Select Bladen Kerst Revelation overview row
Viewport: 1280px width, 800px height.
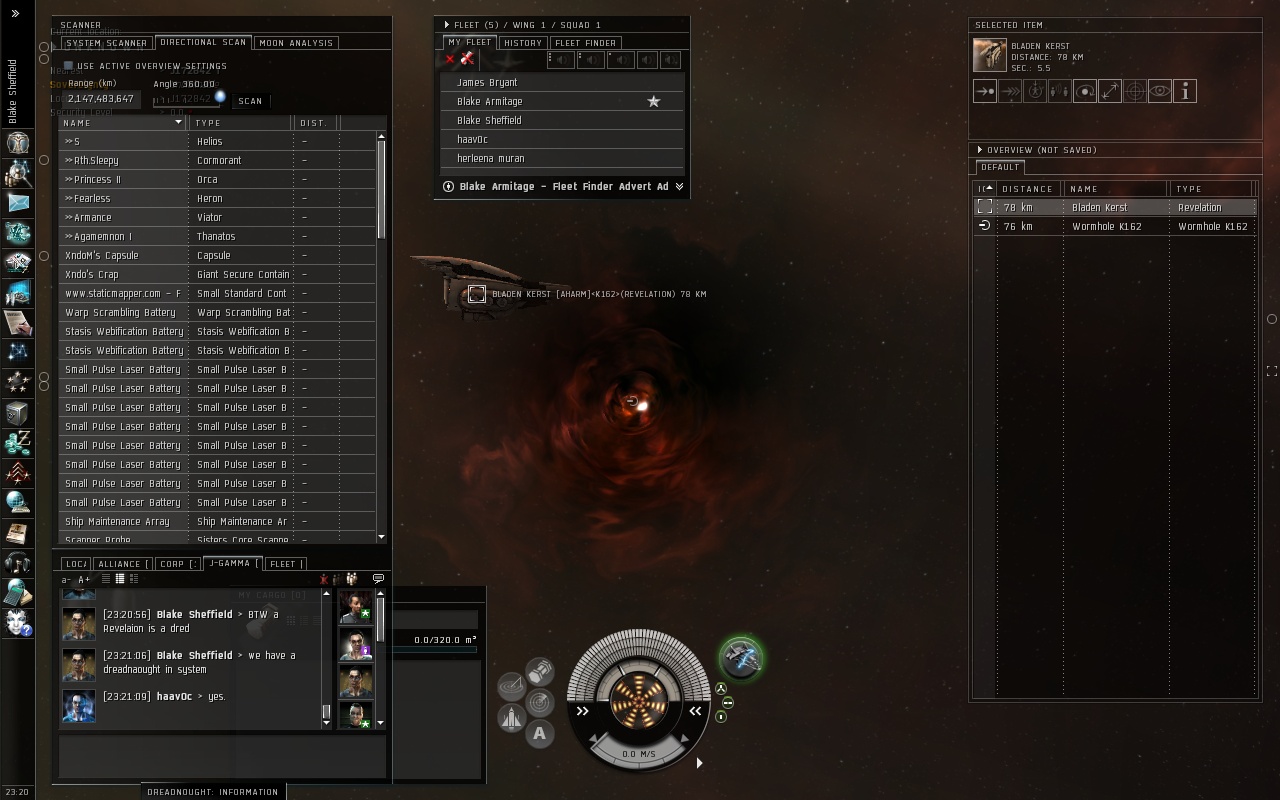pos(1106,208)
